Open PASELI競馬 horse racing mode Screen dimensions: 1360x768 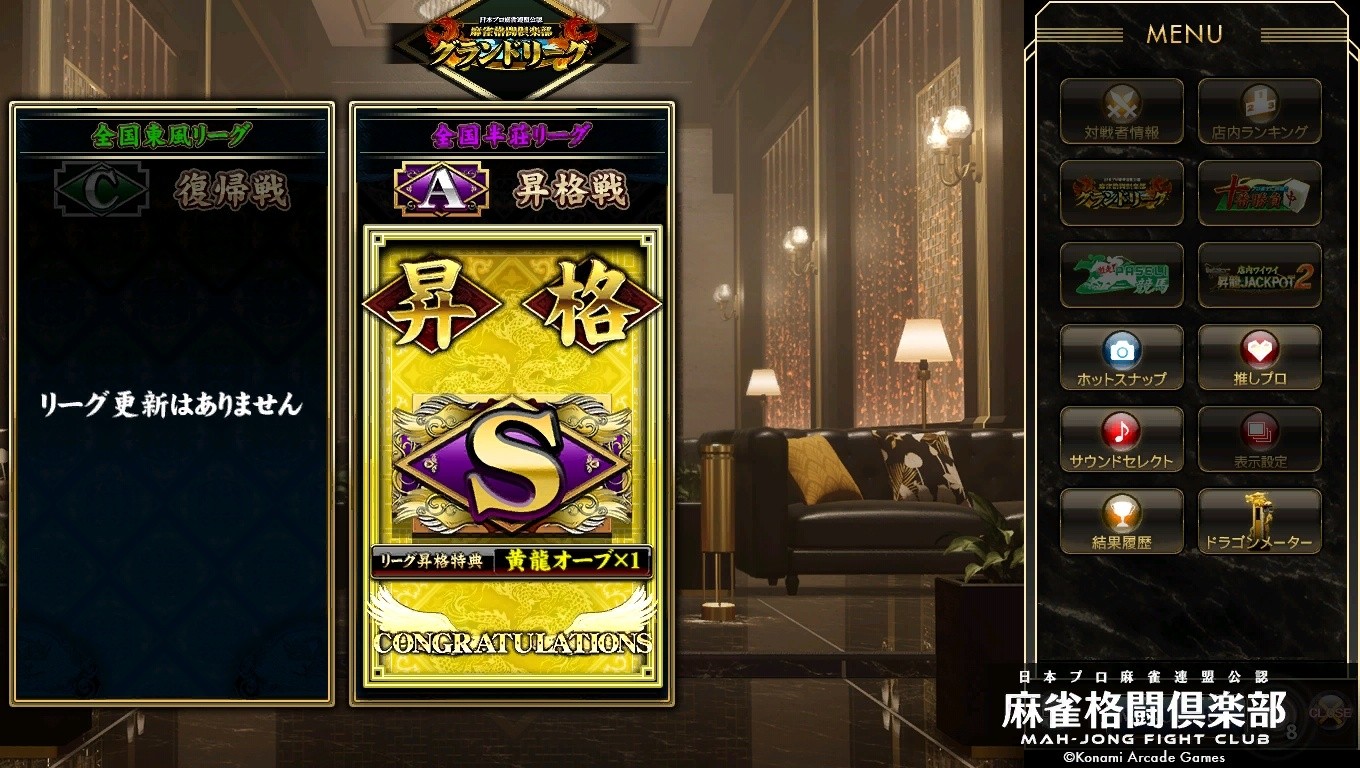[1121, 275]
